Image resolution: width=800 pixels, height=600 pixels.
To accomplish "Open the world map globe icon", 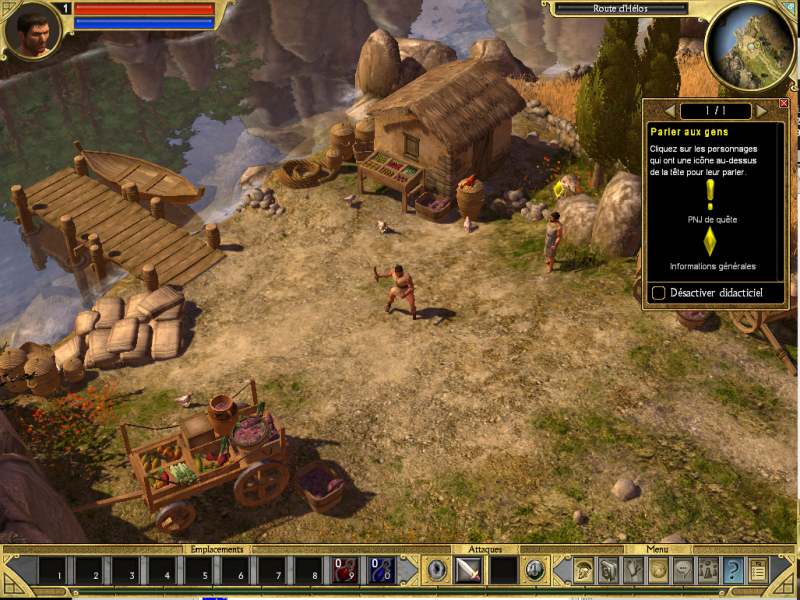I will coord(658,570).
